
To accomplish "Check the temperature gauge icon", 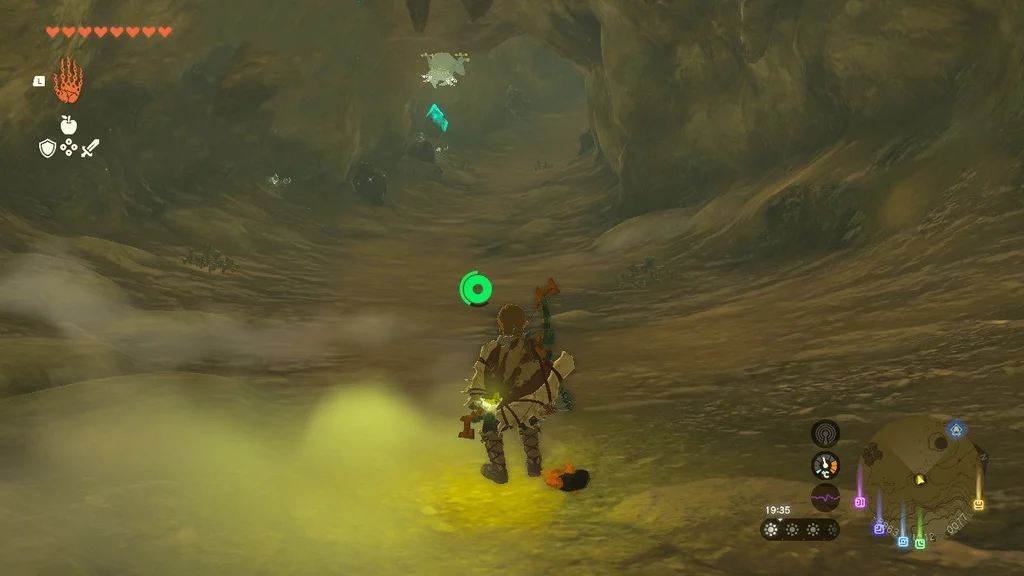I will pos(825,465).
